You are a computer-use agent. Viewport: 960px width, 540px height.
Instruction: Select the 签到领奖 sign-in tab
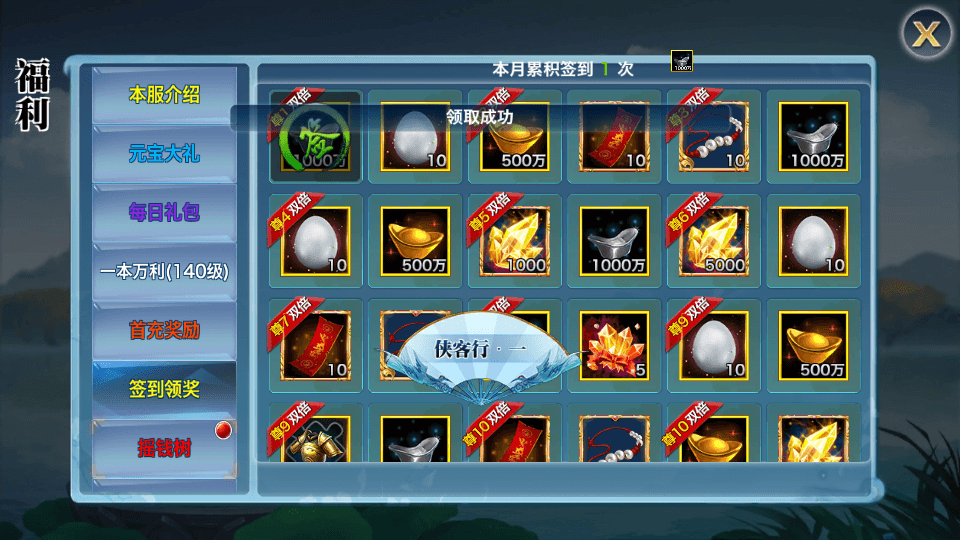coord(165,389)
